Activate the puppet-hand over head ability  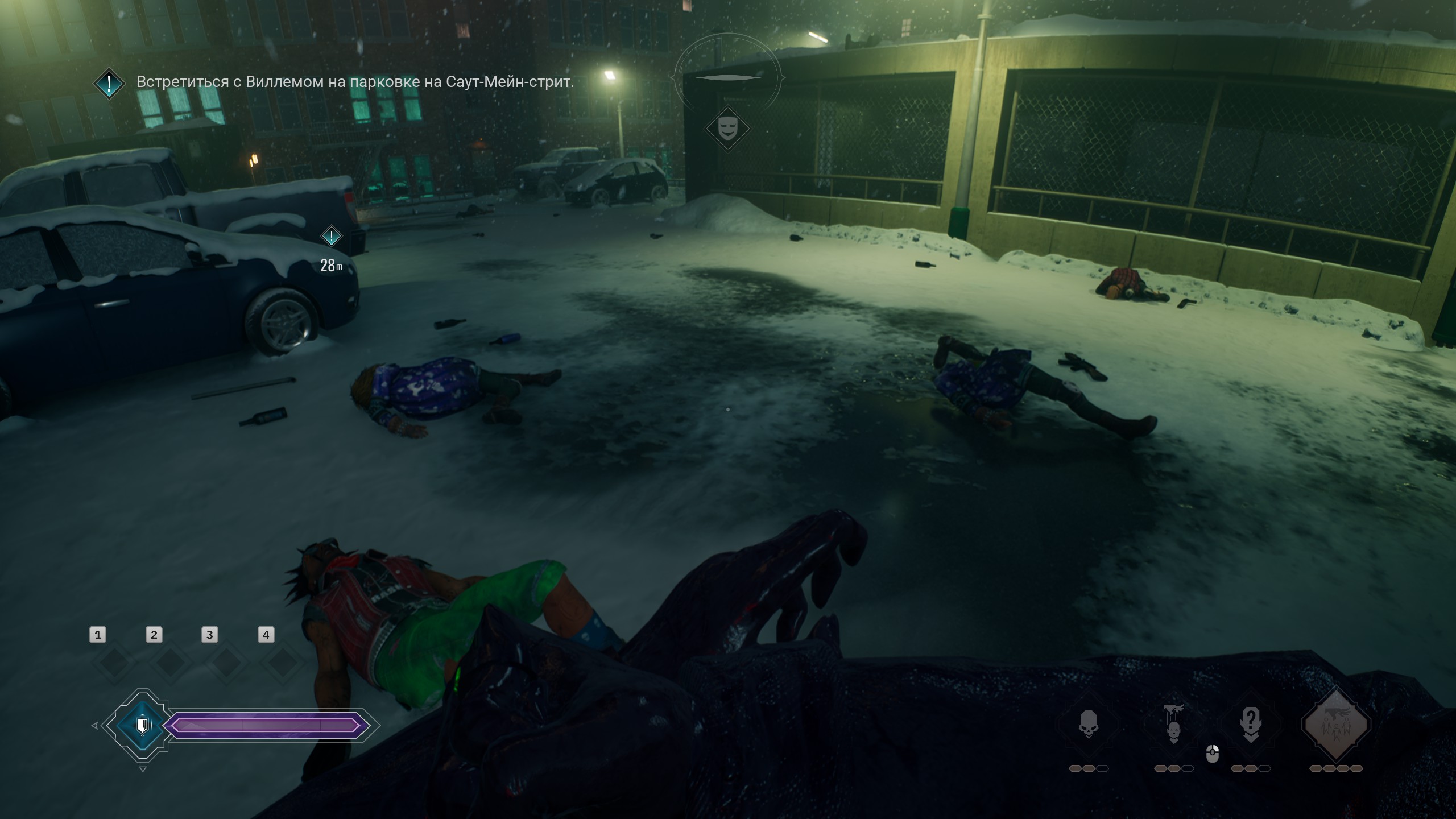(1173, 724)
